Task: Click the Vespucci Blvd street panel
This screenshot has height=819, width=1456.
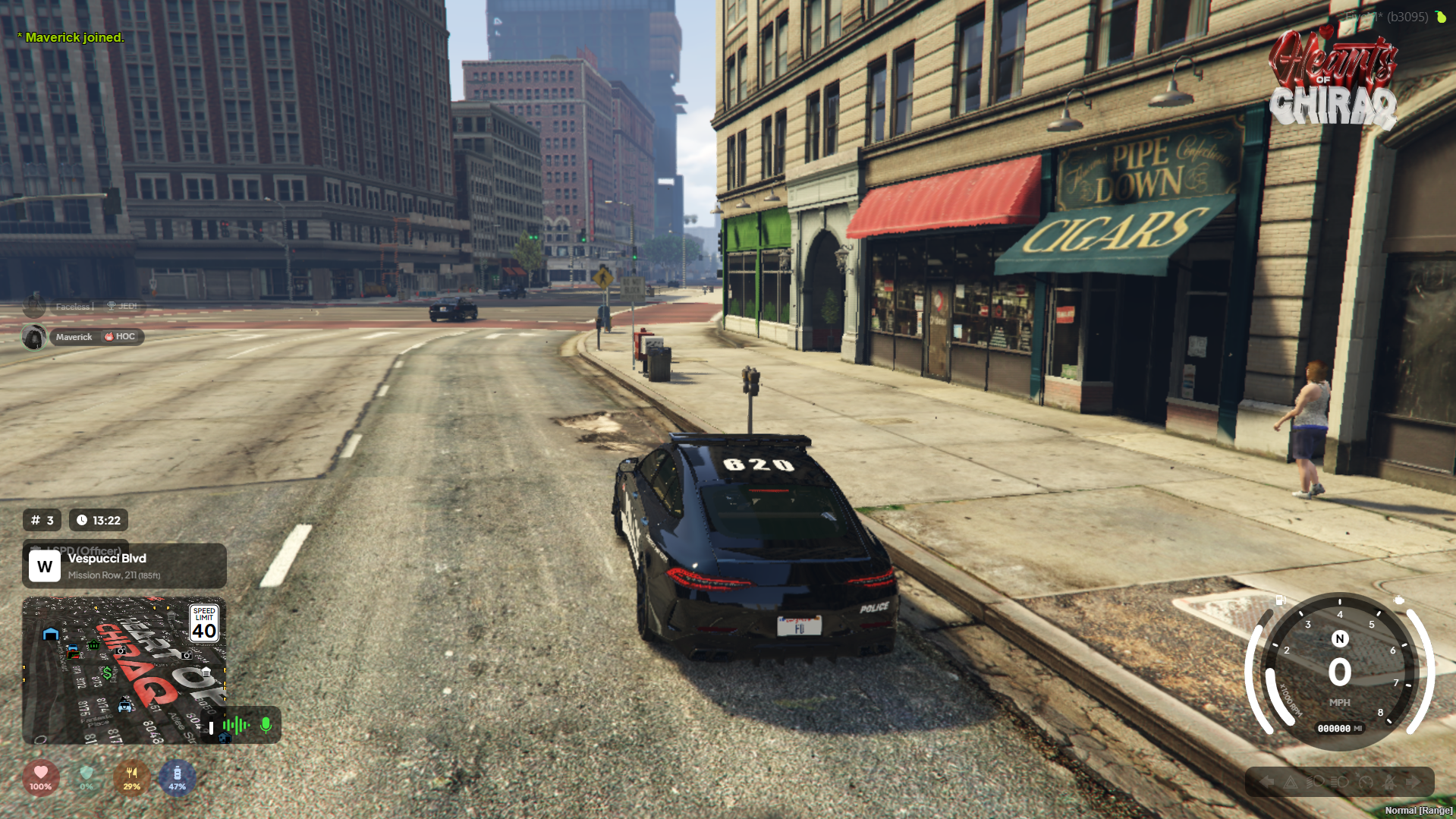Action: 124,565
